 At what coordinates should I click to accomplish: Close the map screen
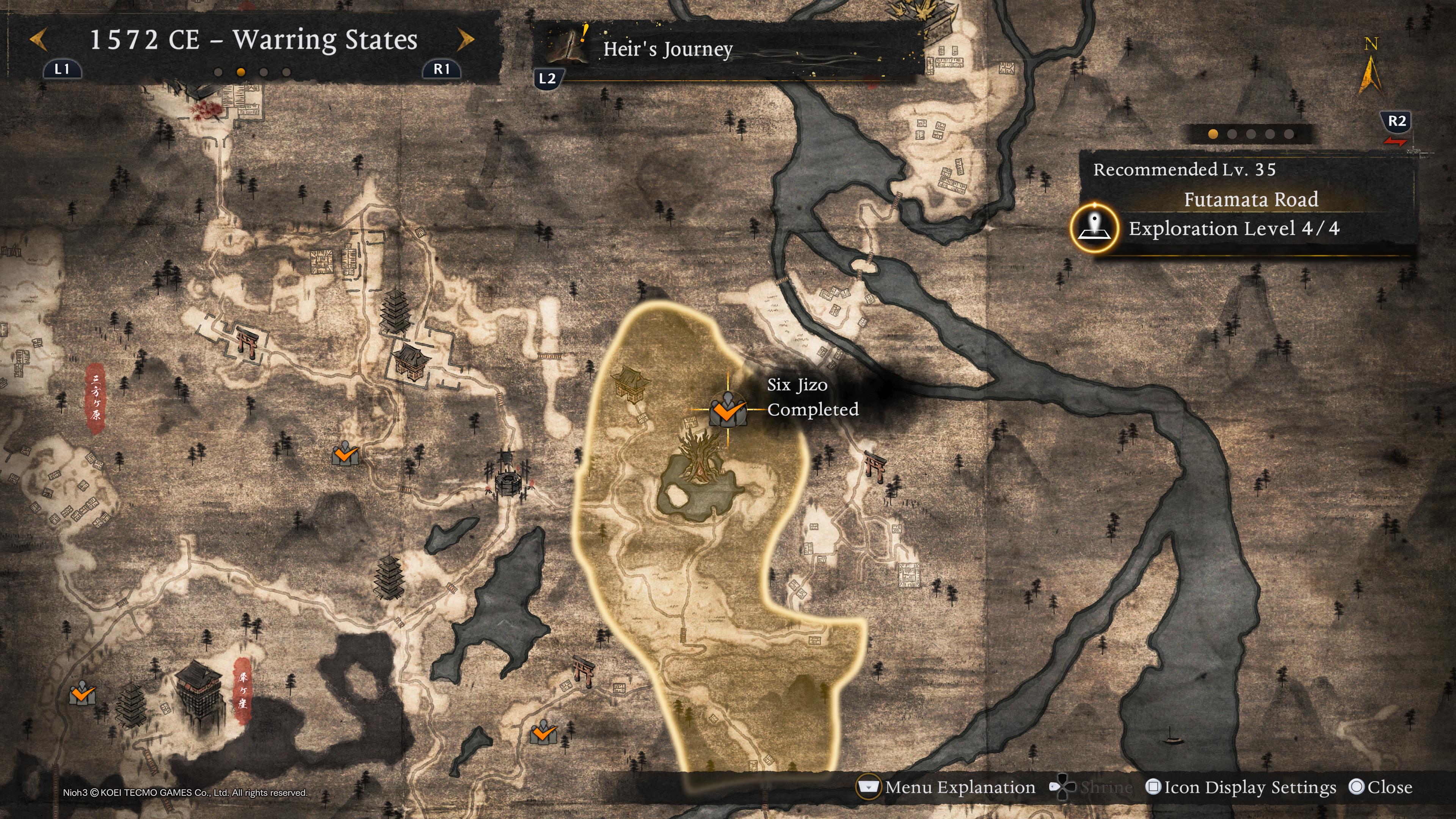point(1380,788)
